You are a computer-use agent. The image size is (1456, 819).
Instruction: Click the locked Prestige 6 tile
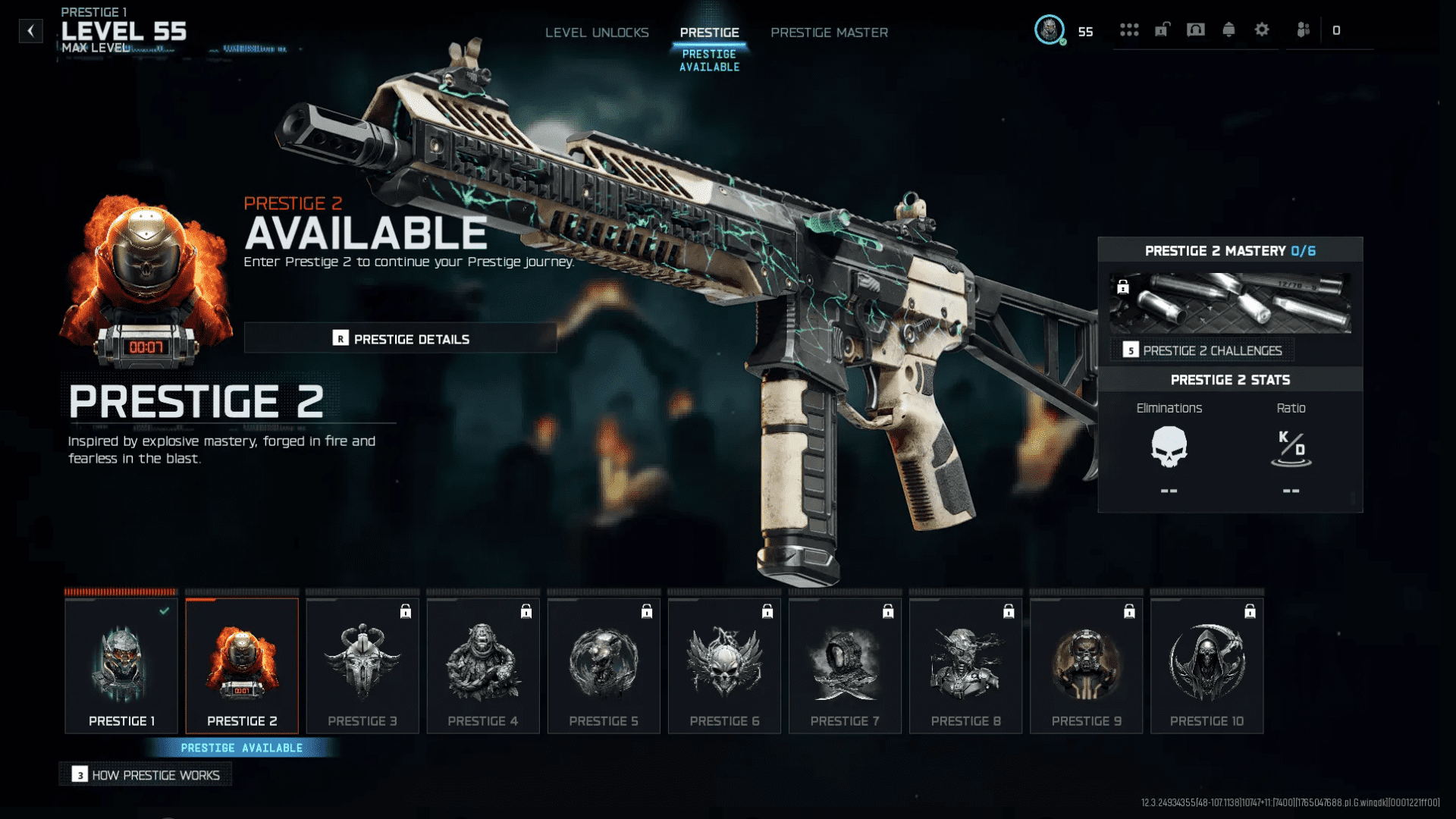tap(724, 666)
